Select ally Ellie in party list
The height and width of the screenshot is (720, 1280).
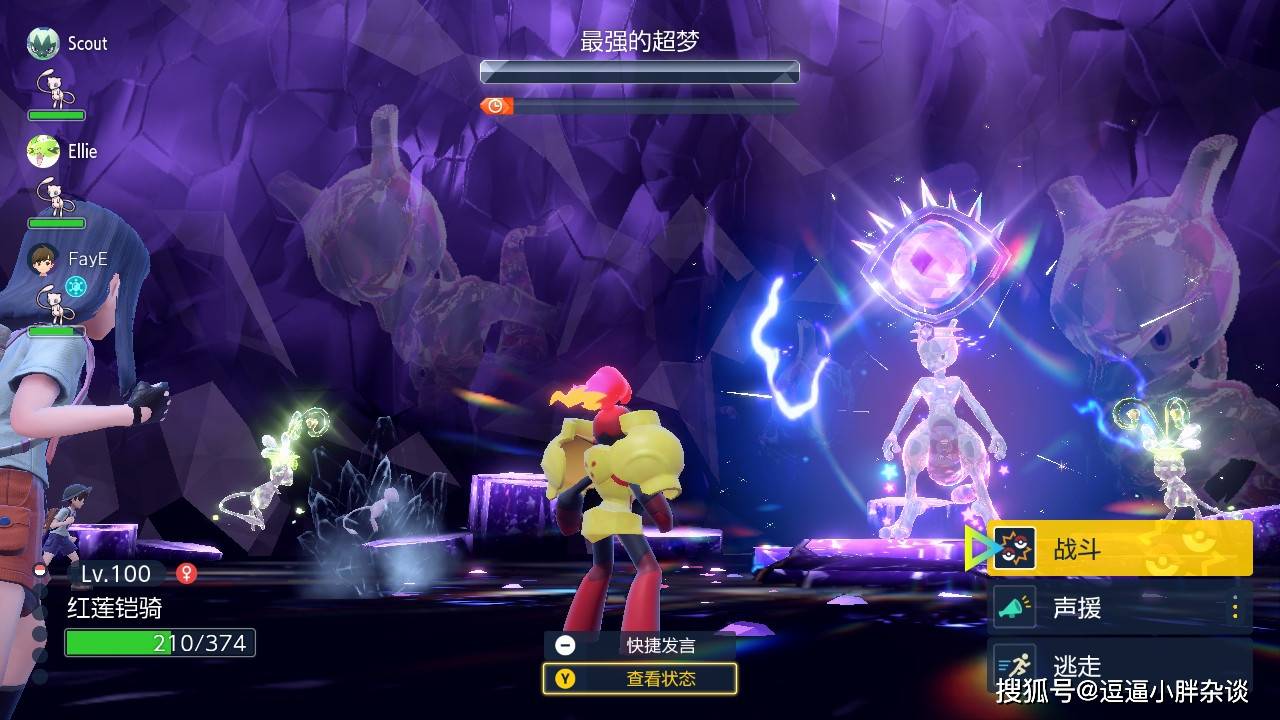coord(81,152)
